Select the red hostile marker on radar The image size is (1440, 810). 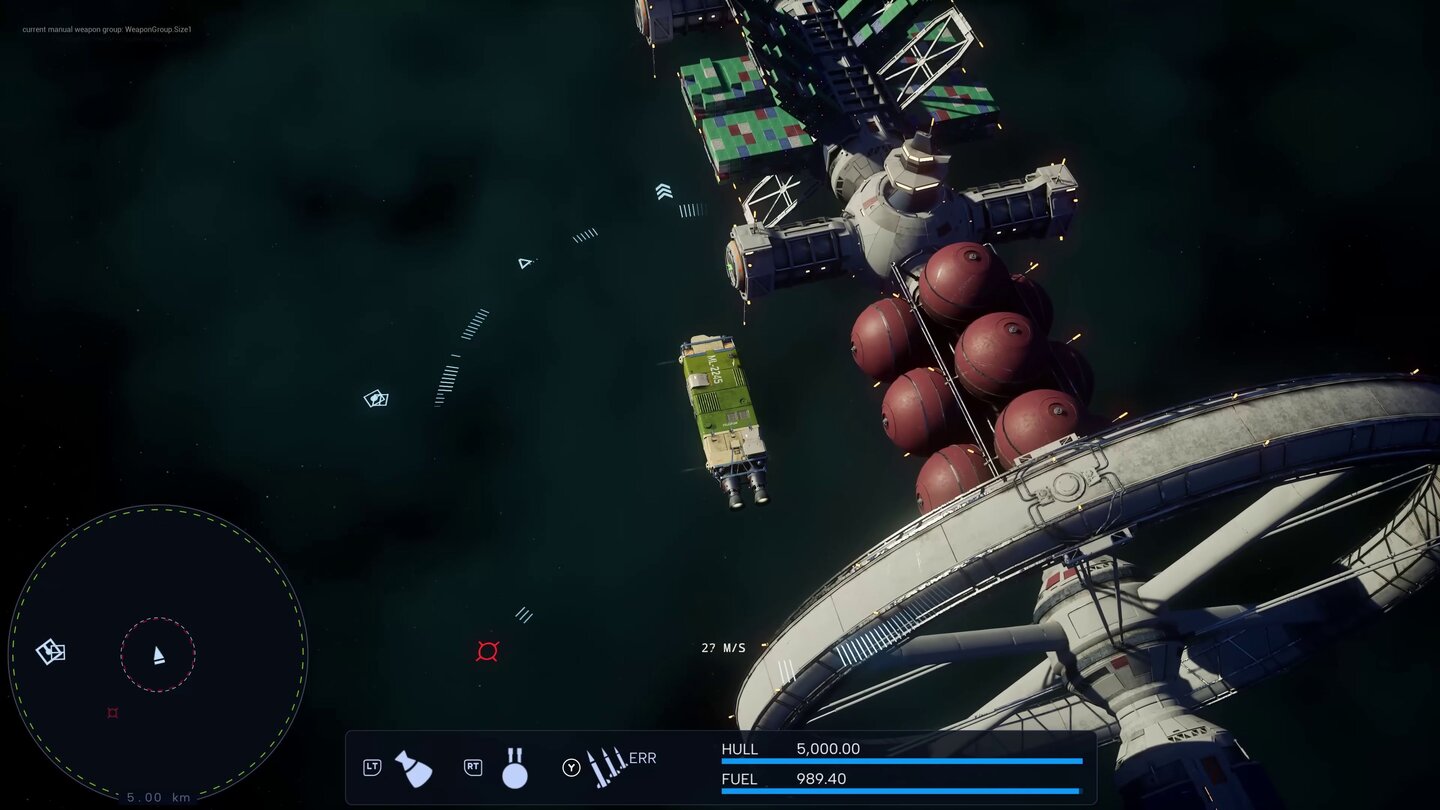[x=112, y=713]
